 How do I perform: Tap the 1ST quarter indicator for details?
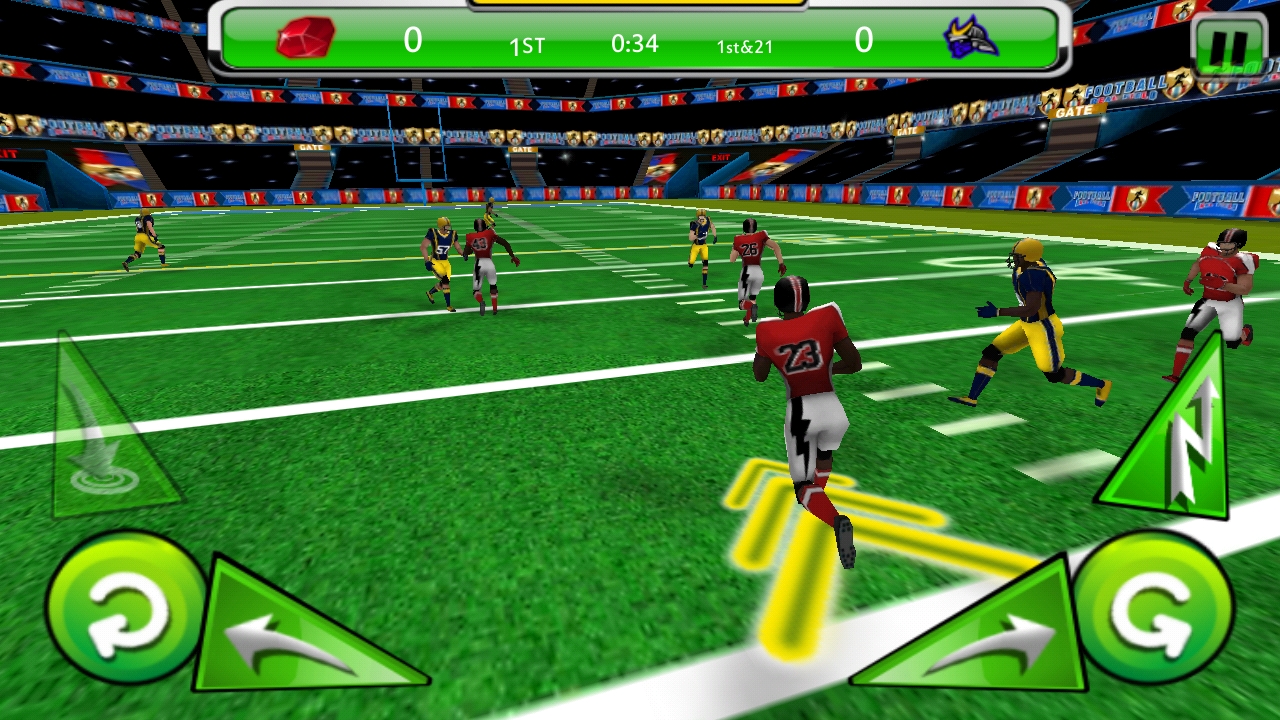tap(528, 45)
